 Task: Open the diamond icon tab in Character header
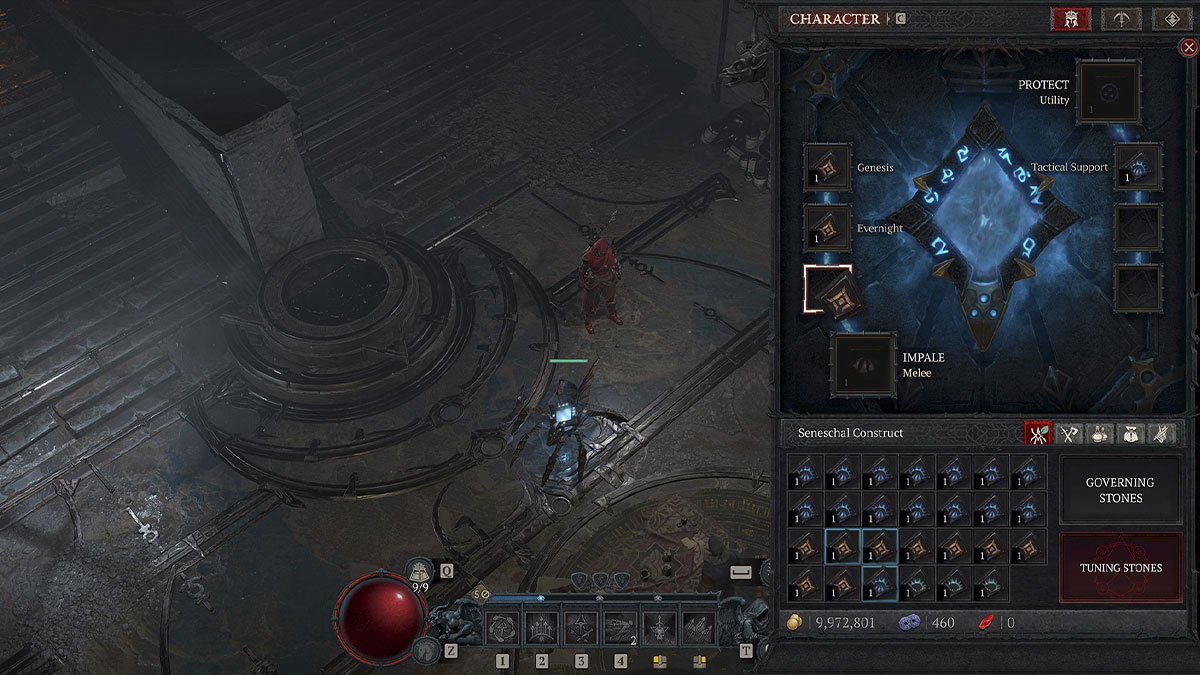[x=1171, y=19]
